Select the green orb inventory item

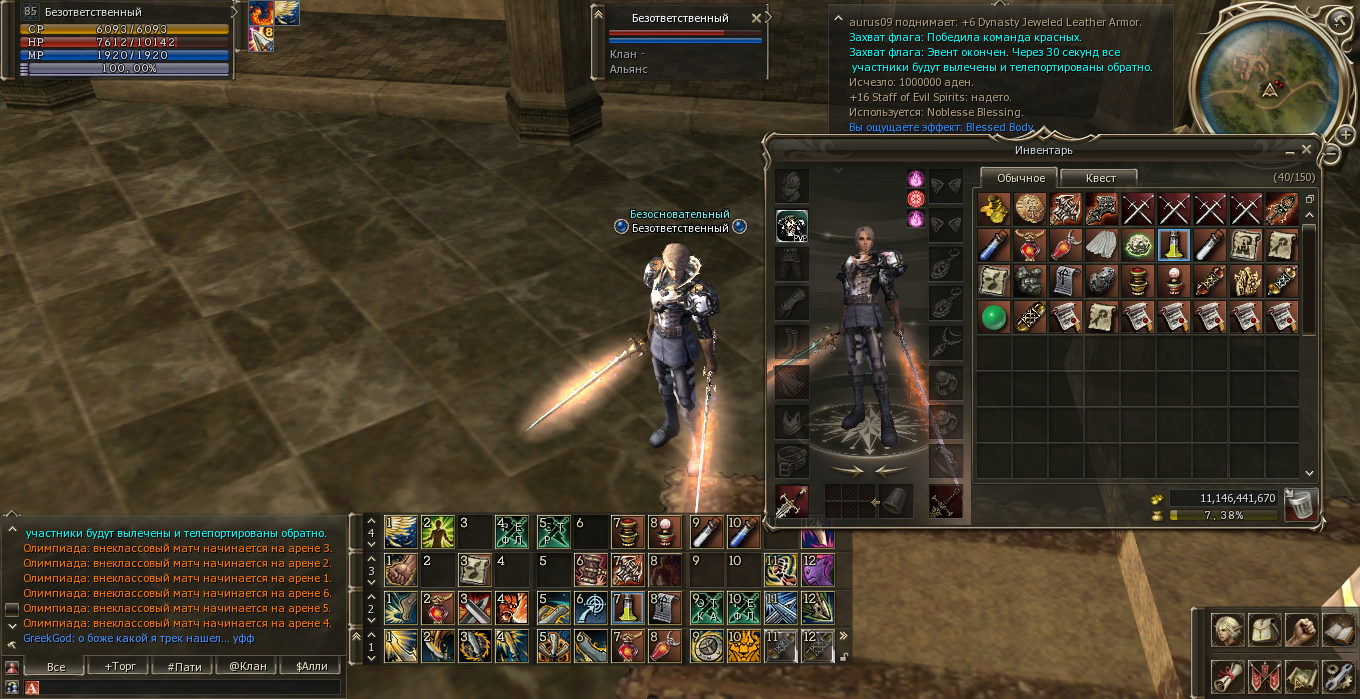991,317
